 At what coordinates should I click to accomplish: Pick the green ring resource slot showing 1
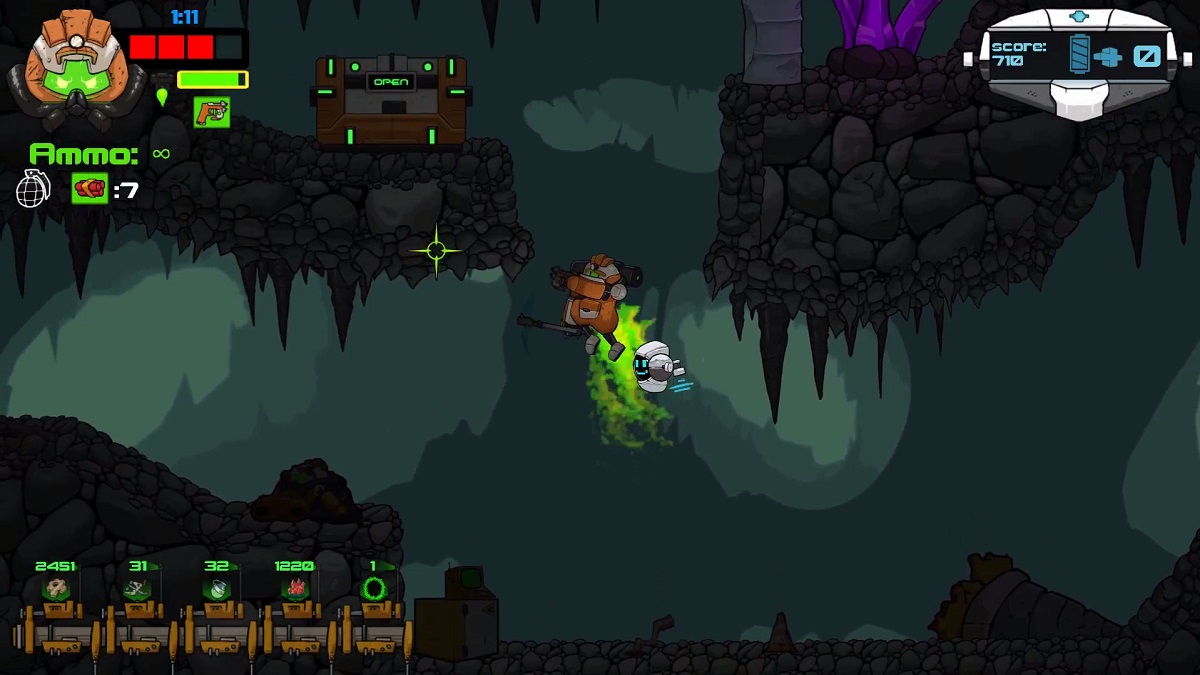coord(374,589)
